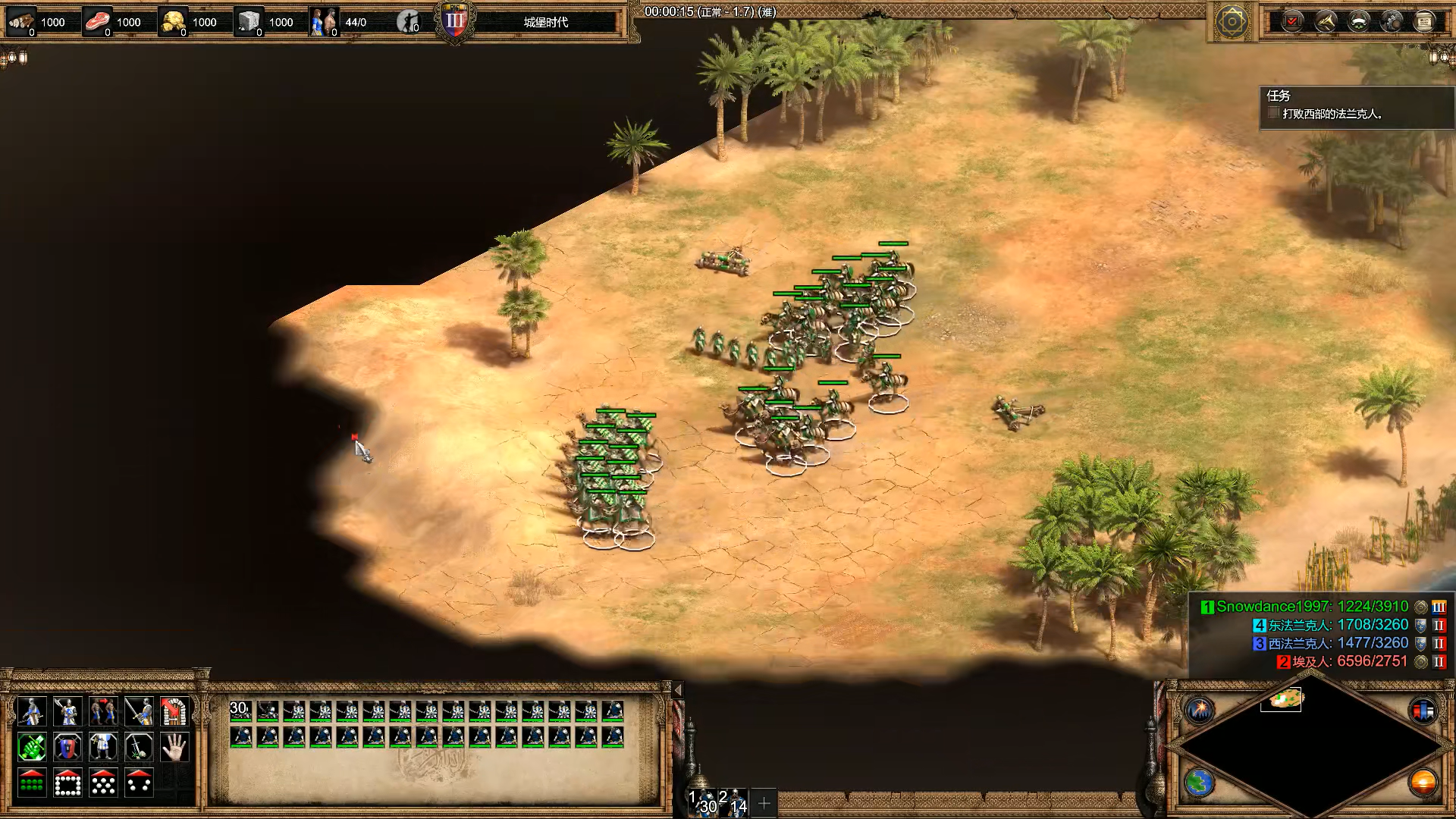Select the aggressive stance green fist icon
Image resolution: width=1456 pixels, height=819 pixels.
pos(31,748)
